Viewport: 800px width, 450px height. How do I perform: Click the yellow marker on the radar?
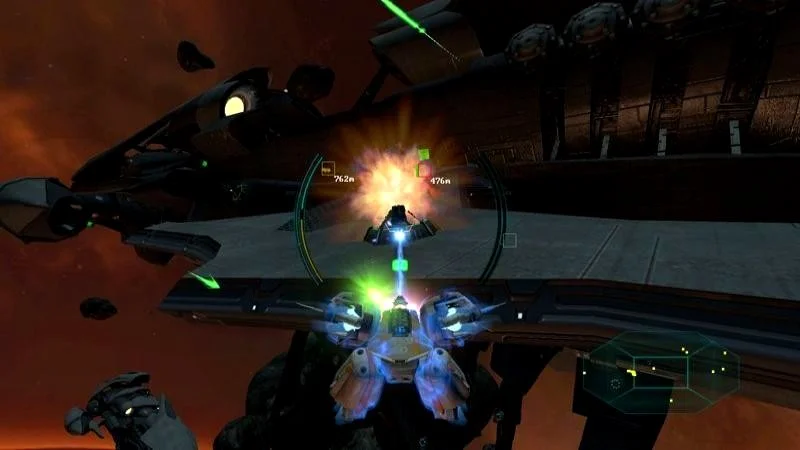633,372
